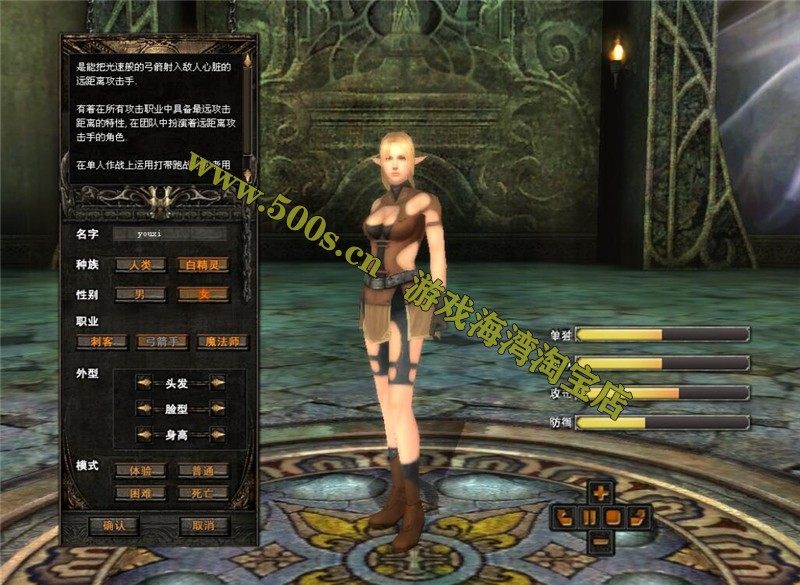Select the 死亡 (Death) mode

203,492
